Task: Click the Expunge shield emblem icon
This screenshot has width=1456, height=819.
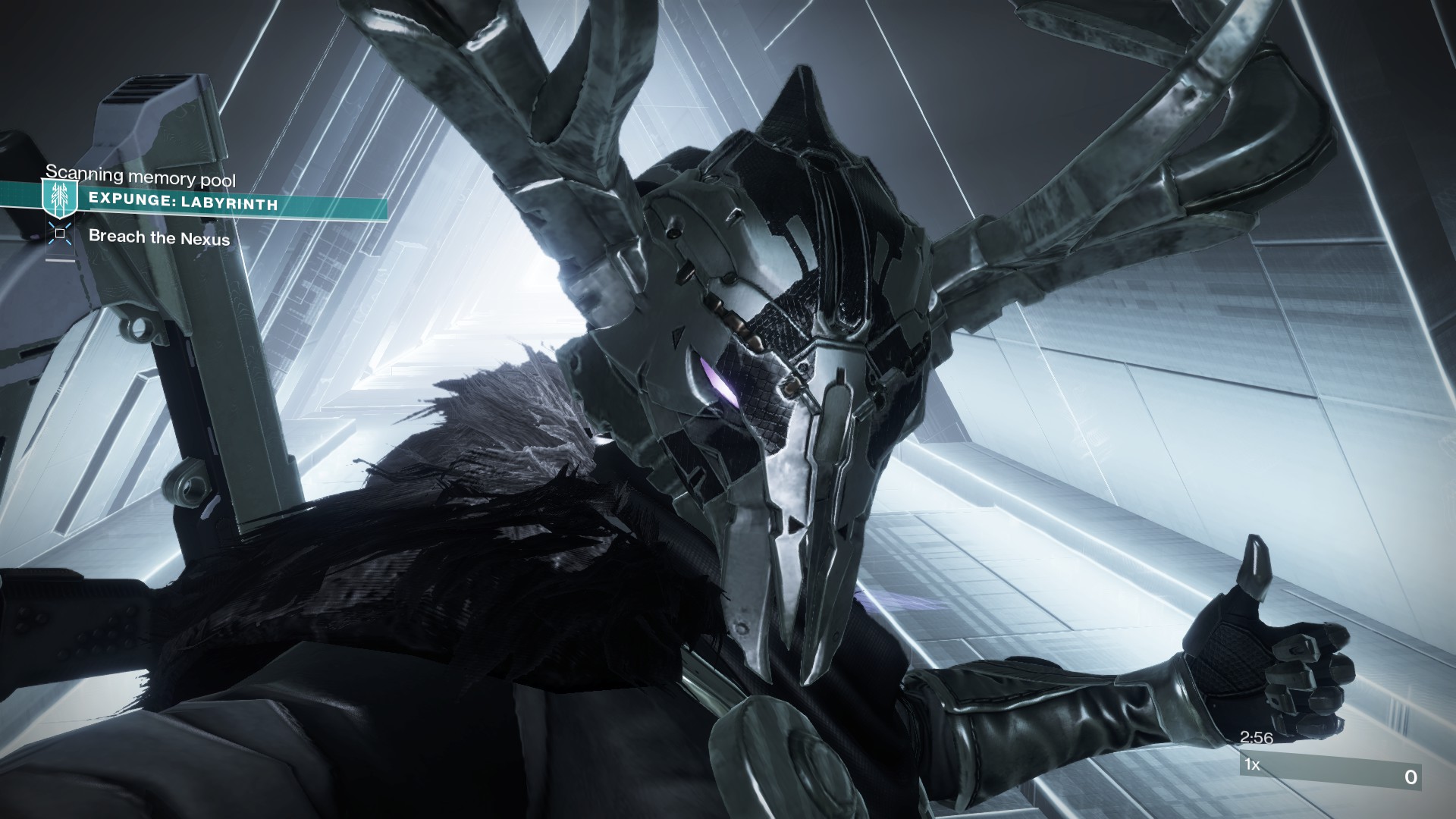Action: (x=59, y=199)
